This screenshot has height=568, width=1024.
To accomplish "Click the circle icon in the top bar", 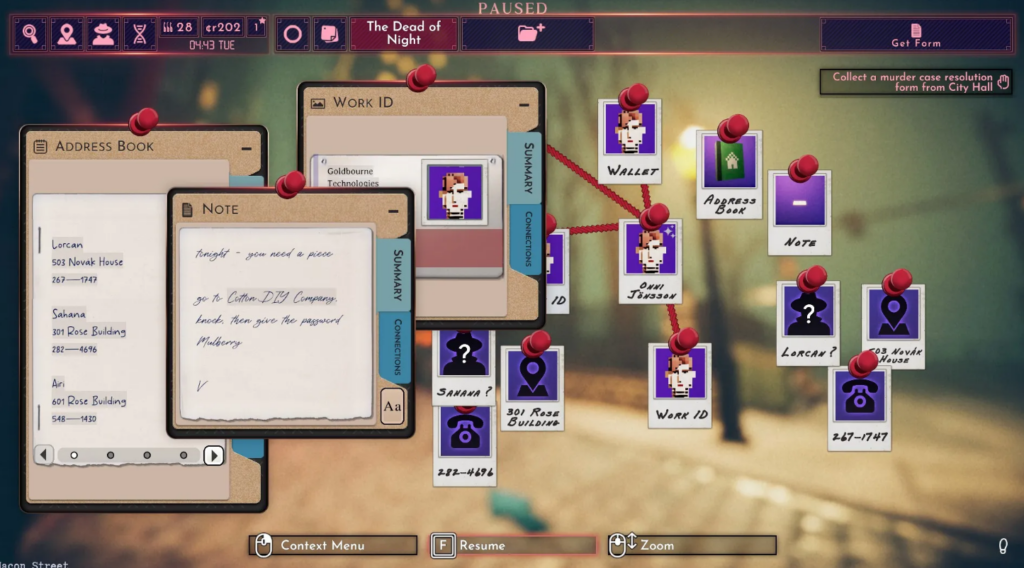I will [x=292, y=34].
